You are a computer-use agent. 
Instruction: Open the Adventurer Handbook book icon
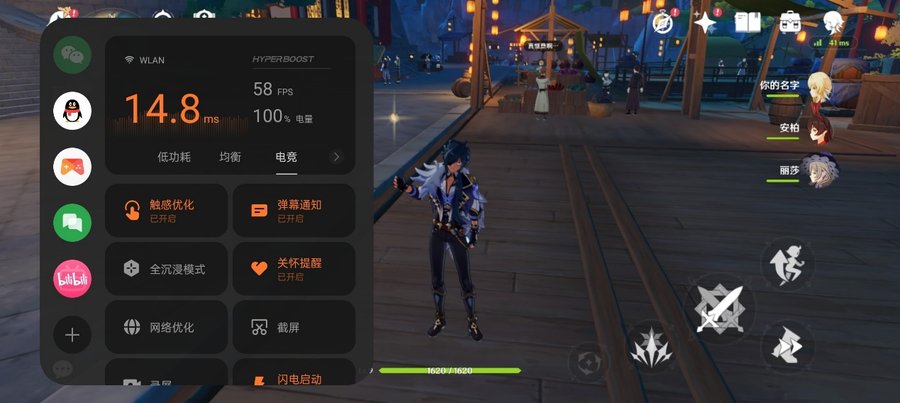(x=748, y=22)
